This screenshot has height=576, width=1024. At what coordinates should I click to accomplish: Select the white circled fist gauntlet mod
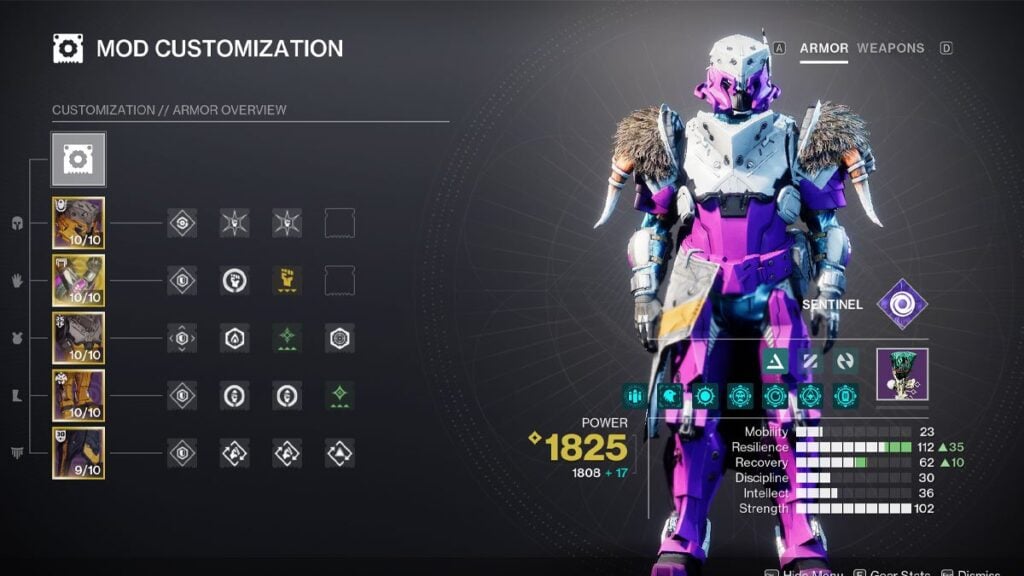(x=234, y=281)
